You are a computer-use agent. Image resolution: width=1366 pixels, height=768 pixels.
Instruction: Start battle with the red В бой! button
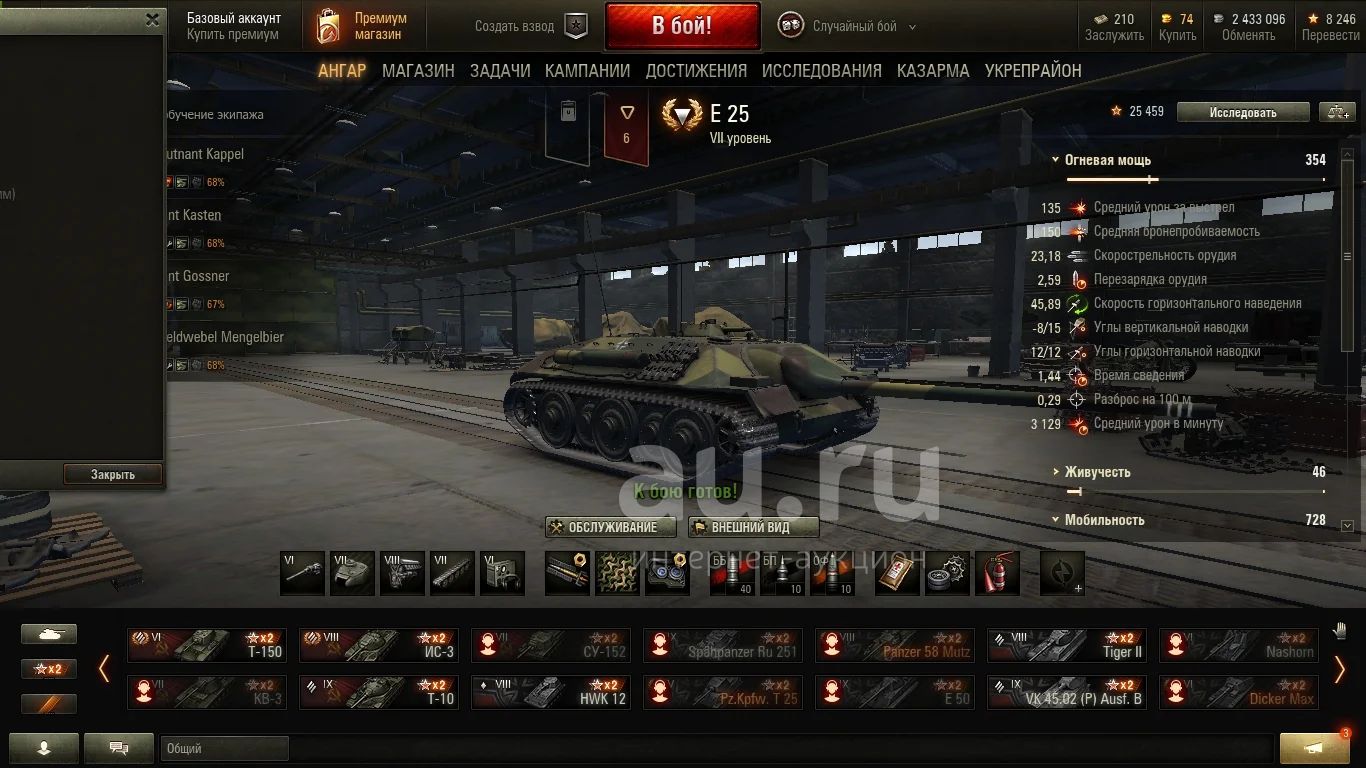tap(682, 26)
